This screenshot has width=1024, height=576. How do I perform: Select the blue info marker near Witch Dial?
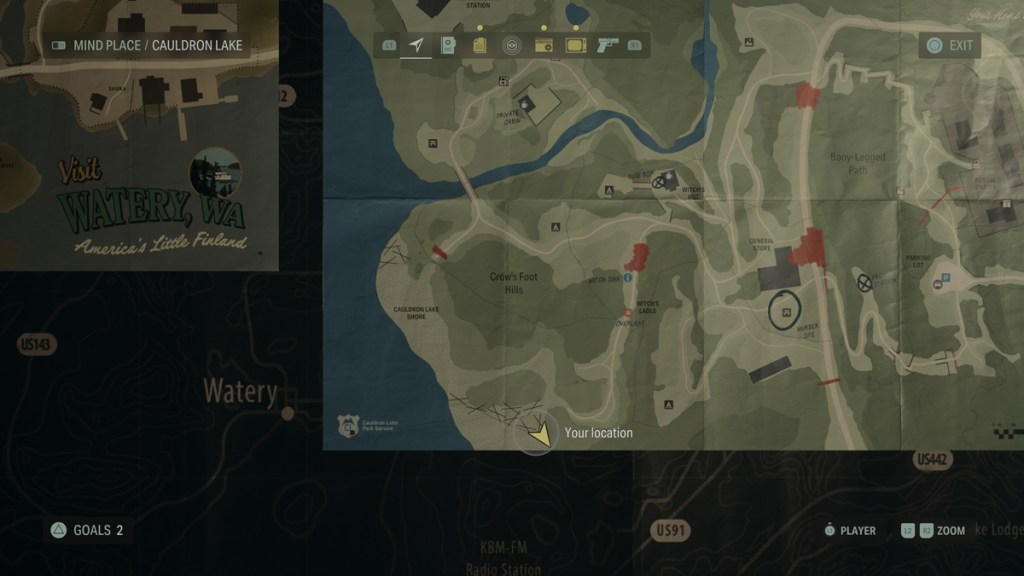(628, 277)
